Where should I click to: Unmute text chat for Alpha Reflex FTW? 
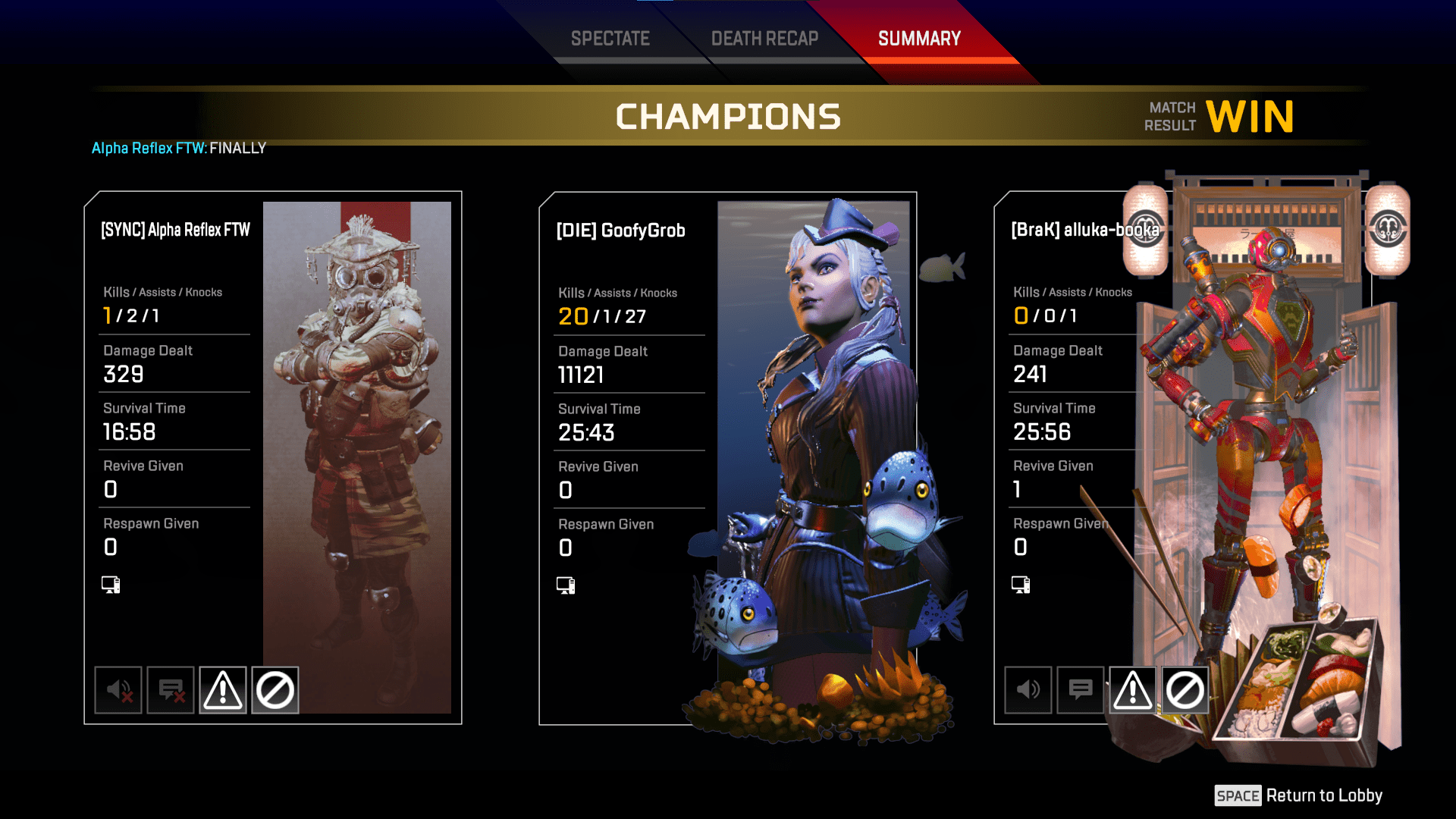[171, 690]
